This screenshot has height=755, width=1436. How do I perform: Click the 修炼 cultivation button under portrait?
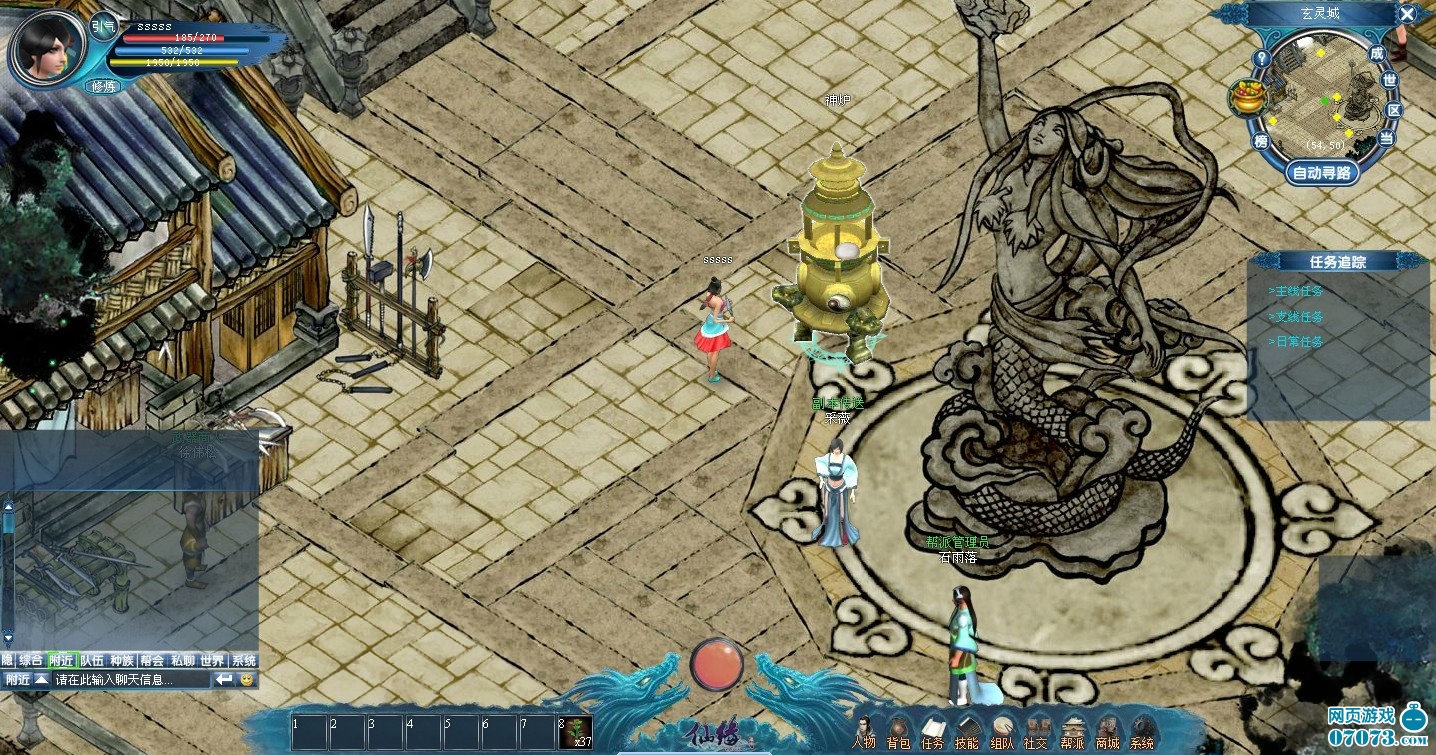point(104,86)
